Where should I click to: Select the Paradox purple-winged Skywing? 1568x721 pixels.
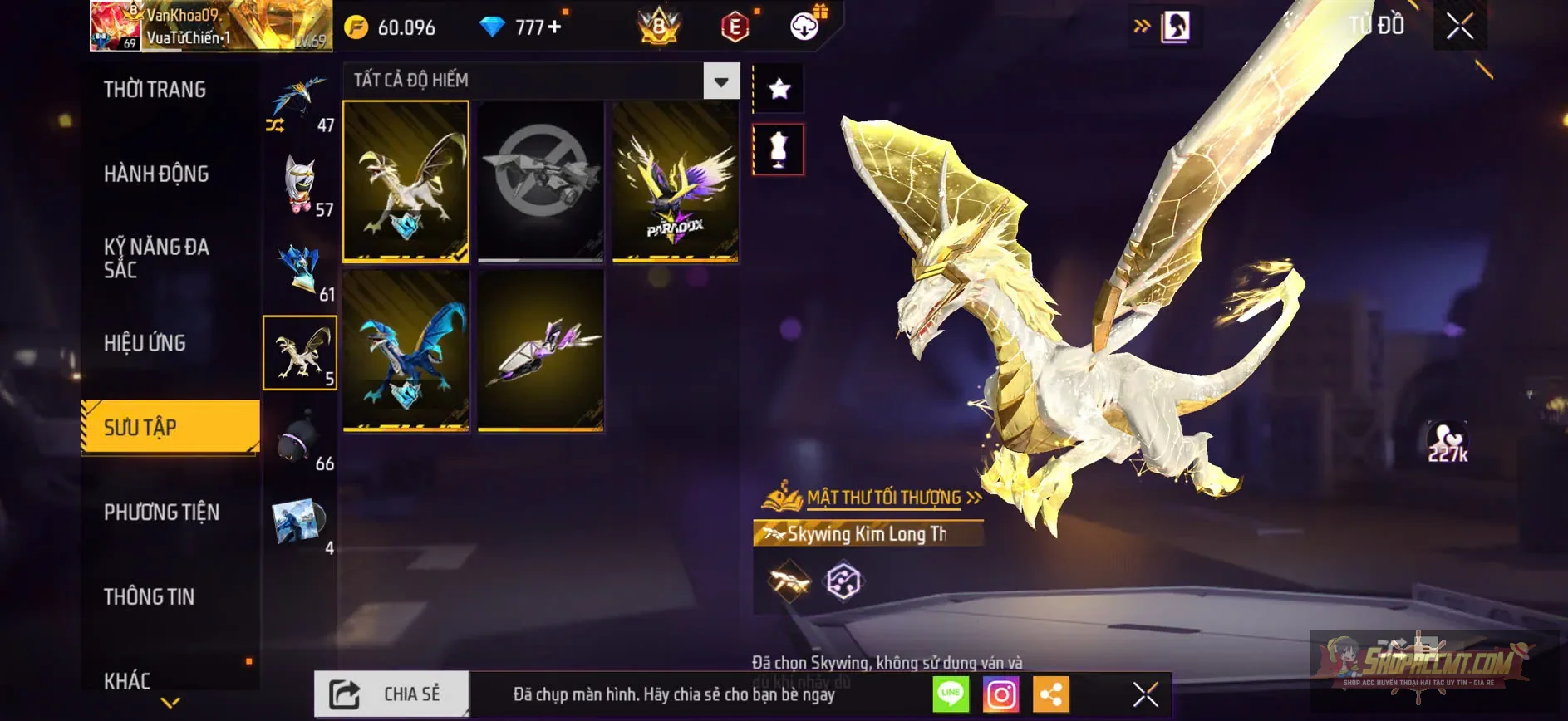pyautogui.click(x=675, y=182)
